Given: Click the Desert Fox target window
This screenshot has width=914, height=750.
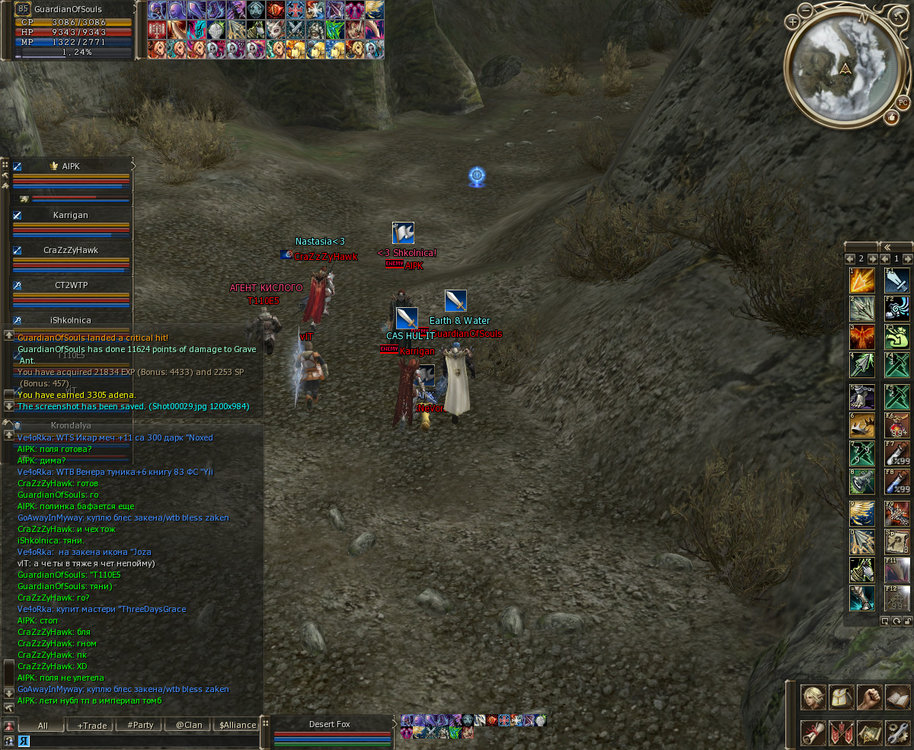Looking at the screenshot, I should click(330, 725).
